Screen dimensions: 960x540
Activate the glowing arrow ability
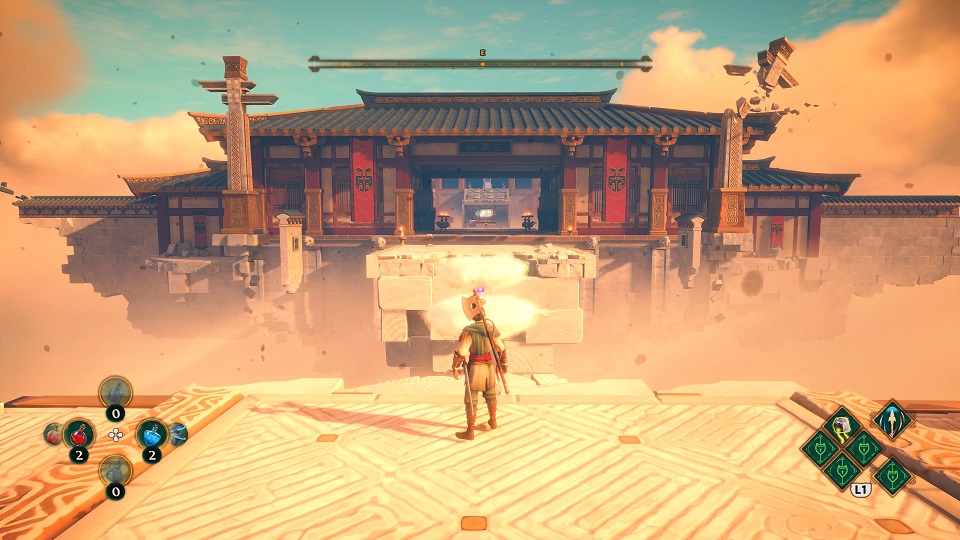click(x=891, y=419)
